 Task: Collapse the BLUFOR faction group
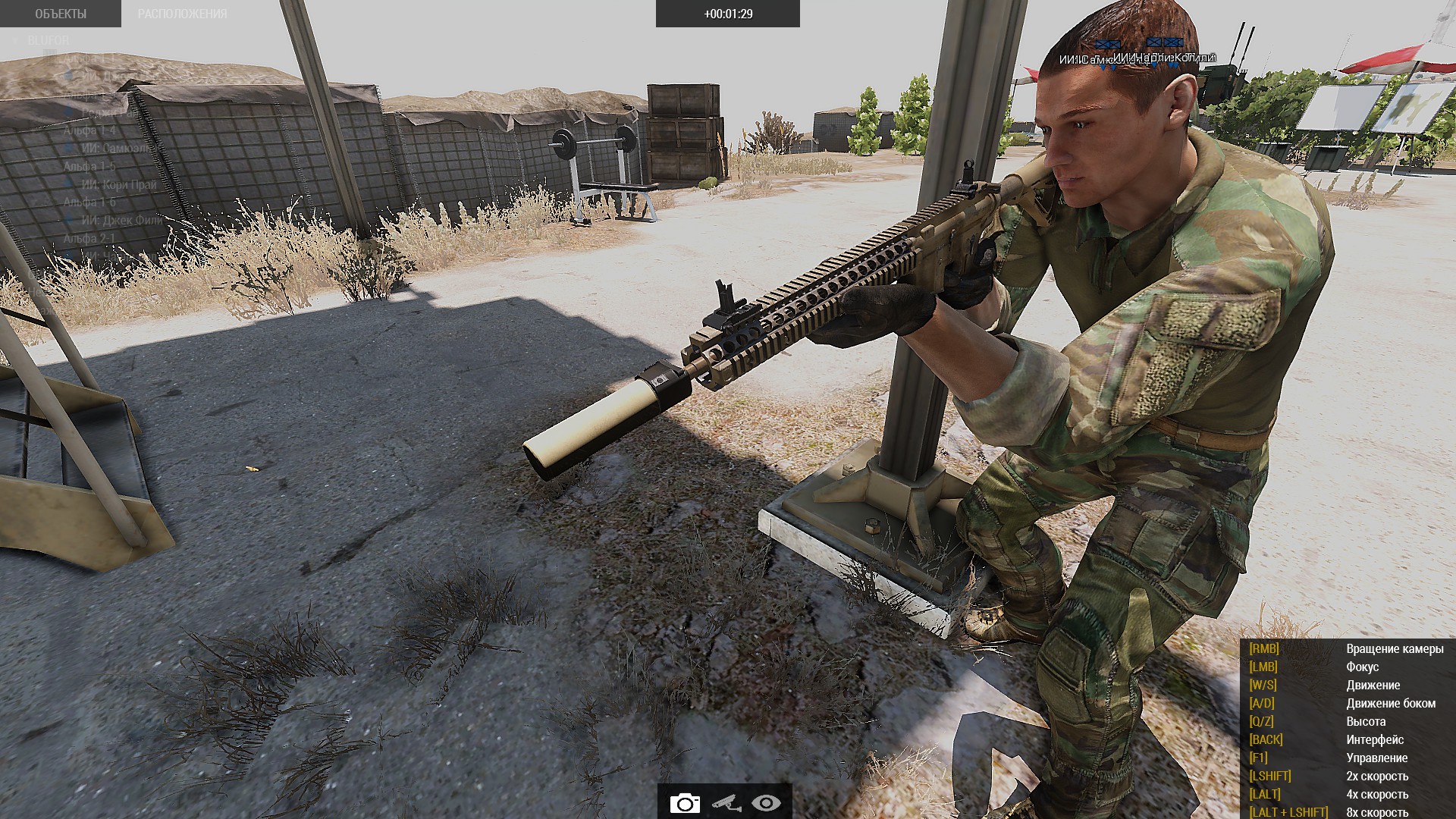tap(15, 40)
